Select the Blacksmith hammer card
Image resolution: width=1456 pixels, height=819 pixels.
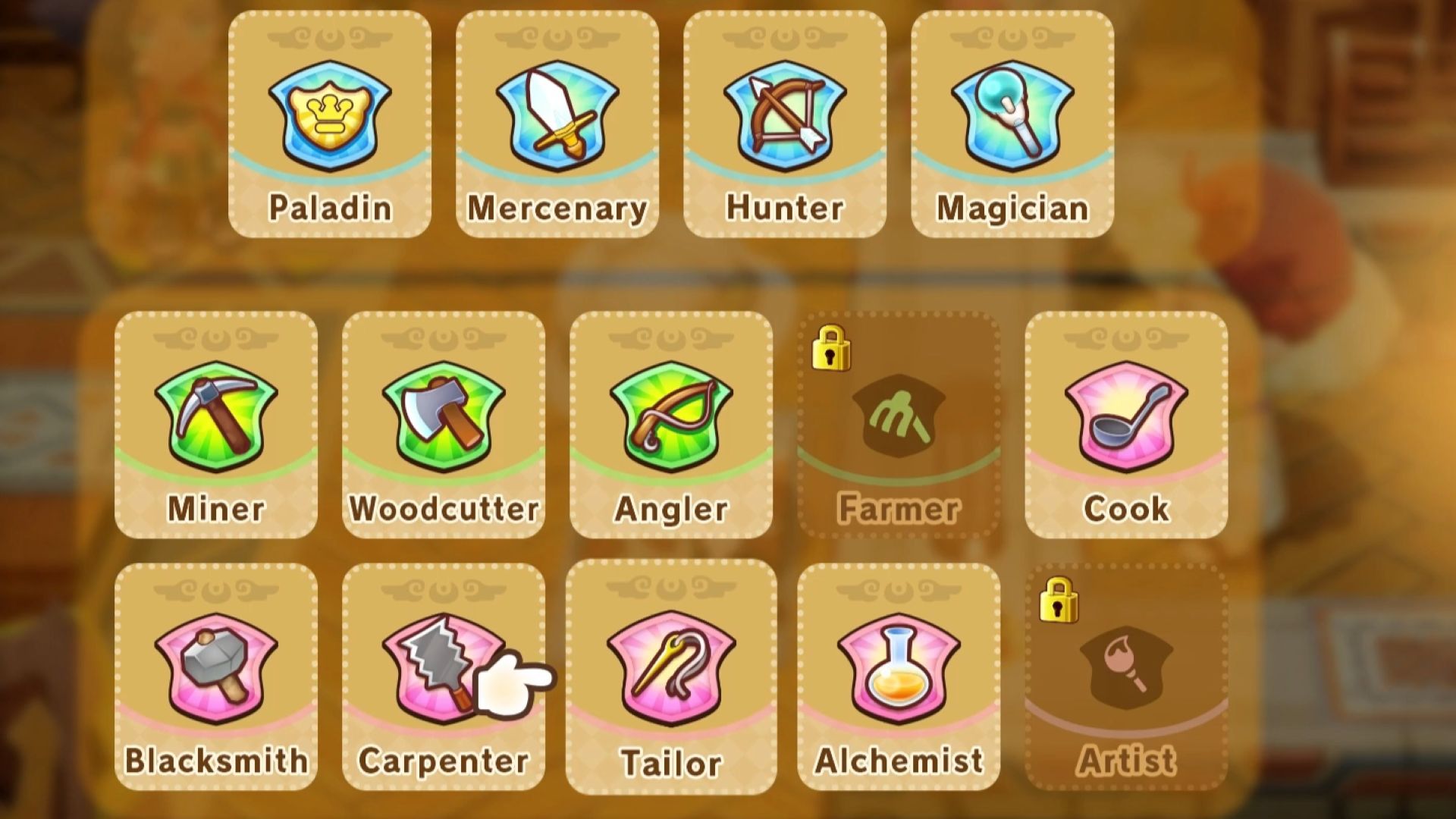click(x=216, y=676)
